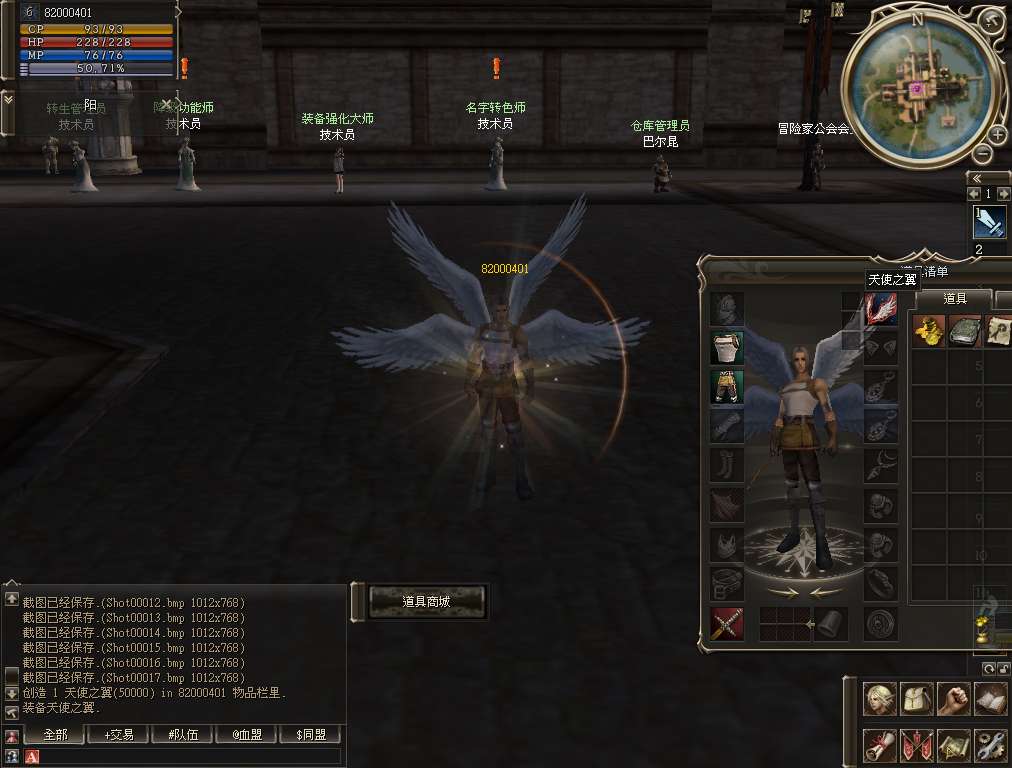Screen dimensions: 1012x768
Task: Open the skills open-book icon
Action: tap(990, 699)
